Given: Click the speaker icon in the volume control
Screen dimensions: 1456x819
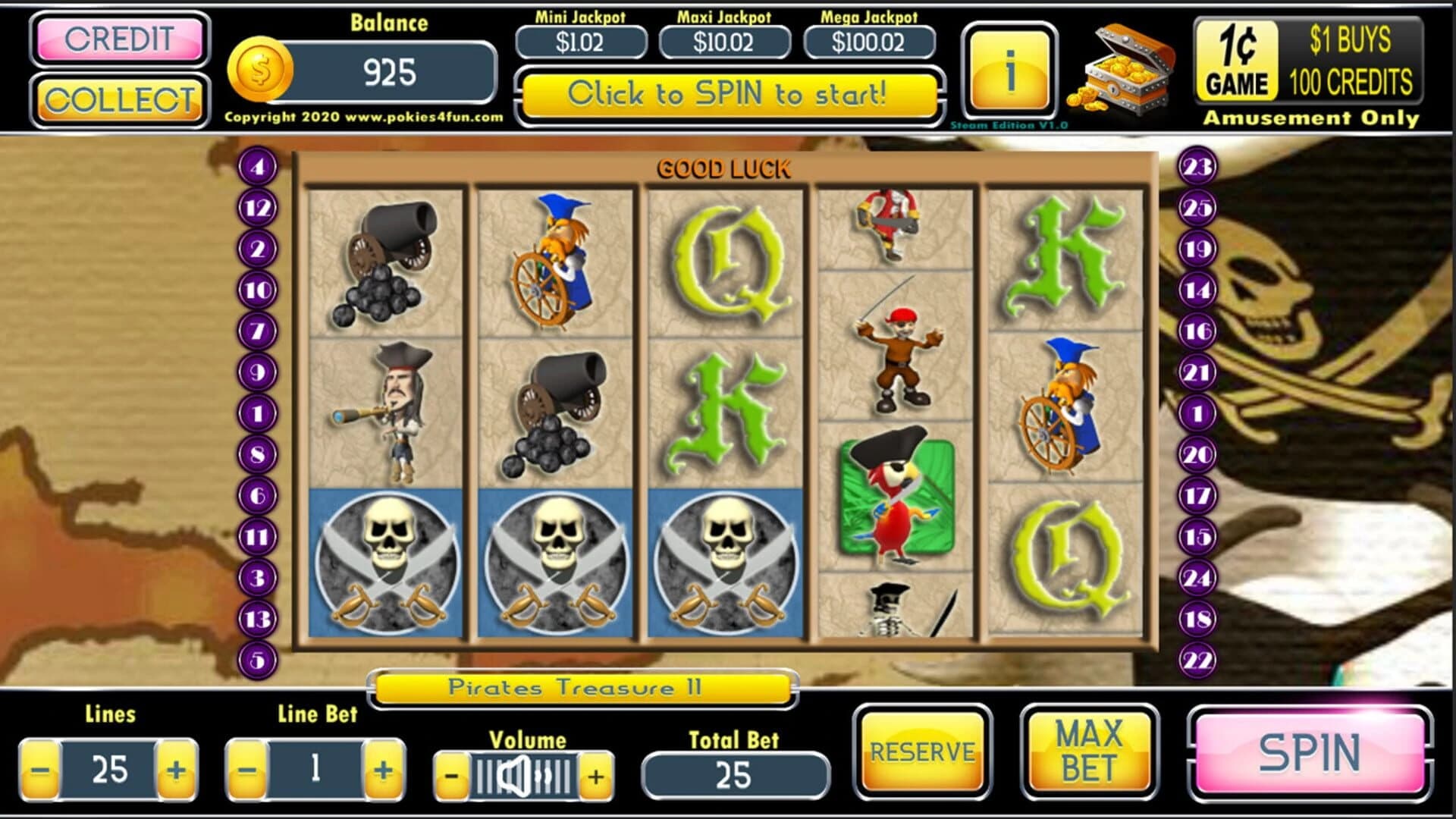Looking at the screenshot, I should (516, 775).
